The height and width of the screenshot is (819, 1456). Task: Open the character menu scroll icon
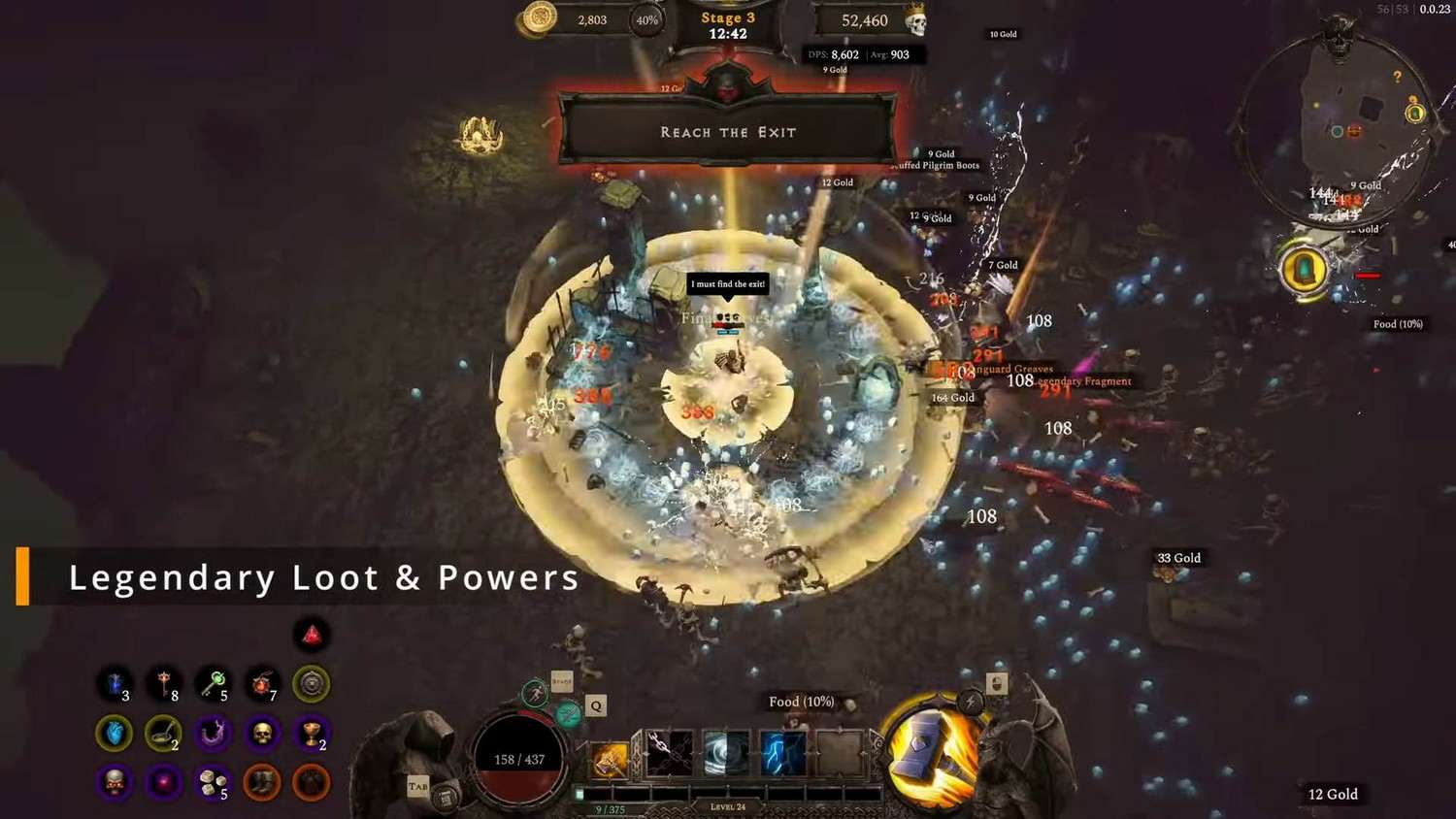[446, 798]
